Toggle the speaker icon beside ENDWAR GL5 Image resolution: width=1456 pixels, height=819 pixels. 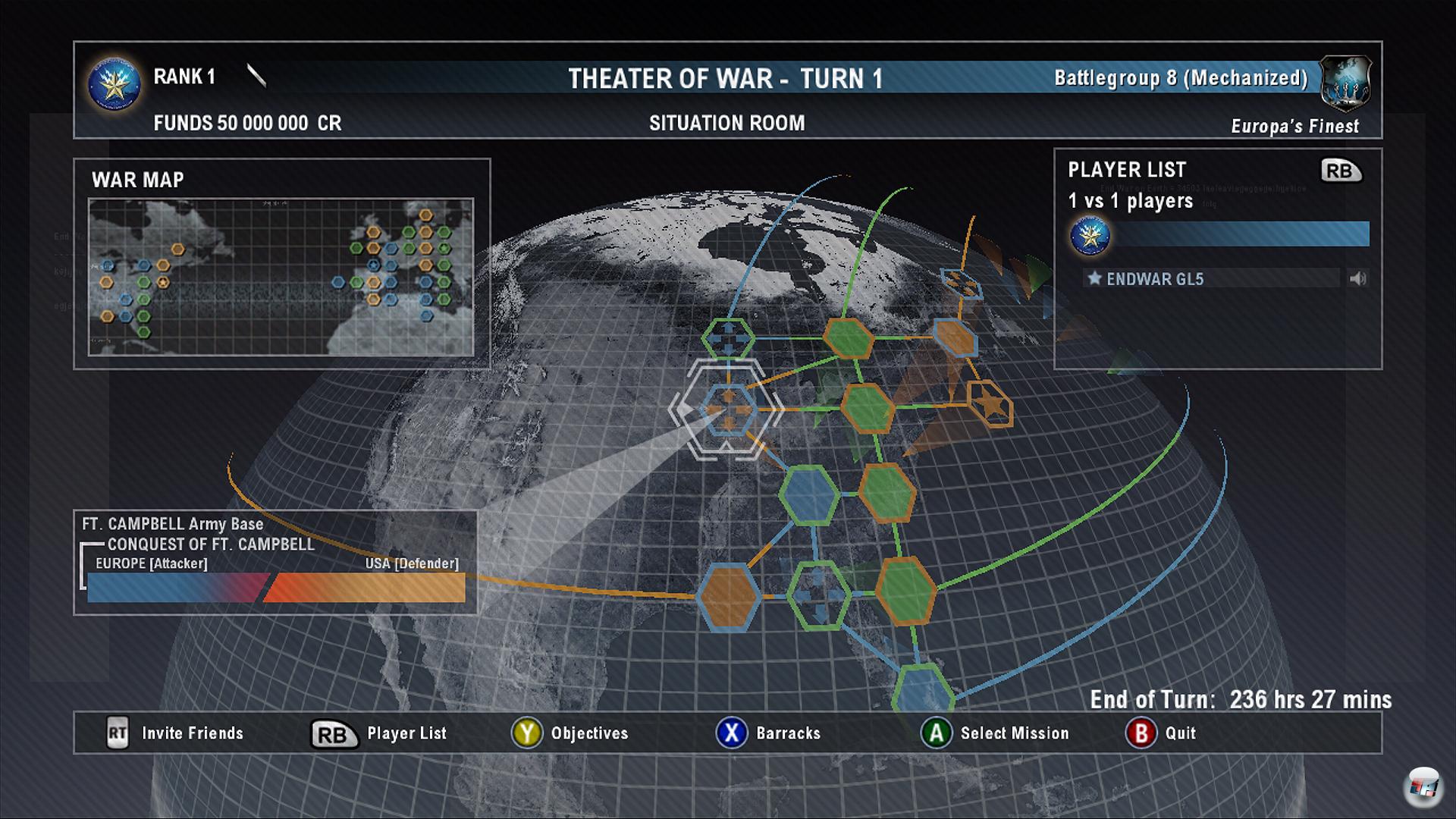pos(1357,279)
